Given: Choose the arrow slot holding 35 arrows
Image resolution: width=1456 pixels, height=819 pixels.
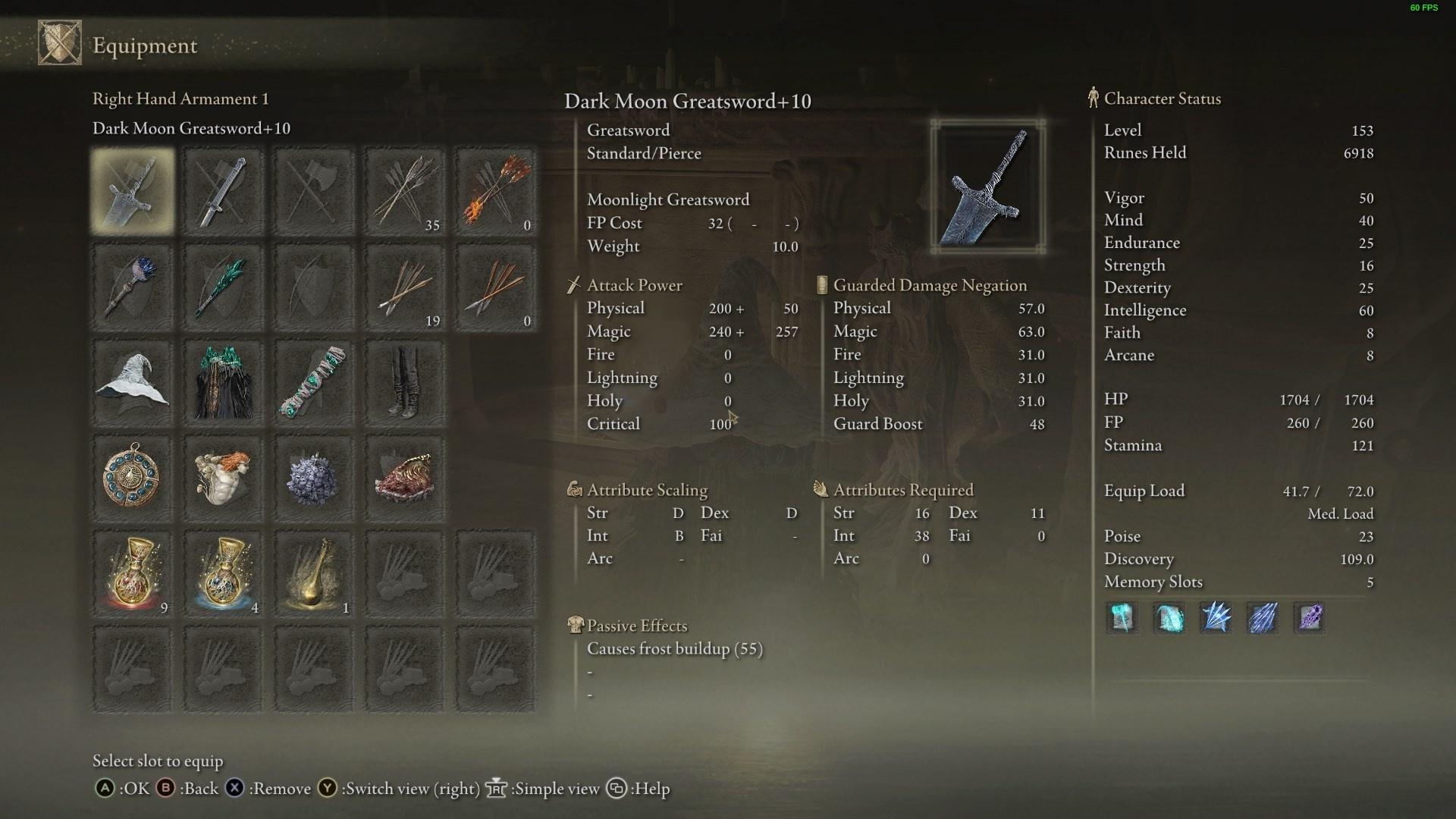Looking at the screenshot, I should 405,191.
